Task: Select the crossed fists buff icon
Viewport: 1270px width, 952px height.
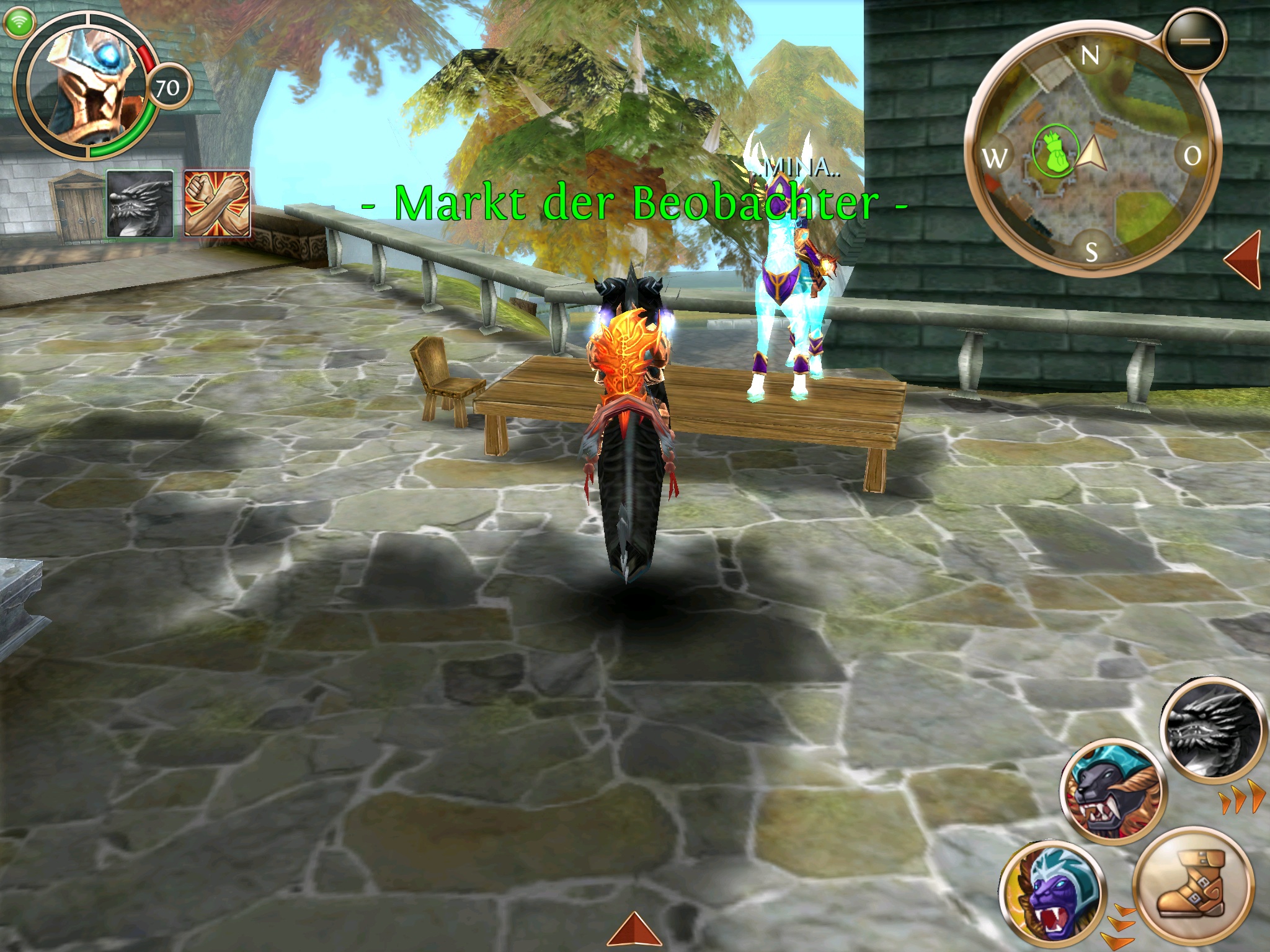Action: (218, 204)
